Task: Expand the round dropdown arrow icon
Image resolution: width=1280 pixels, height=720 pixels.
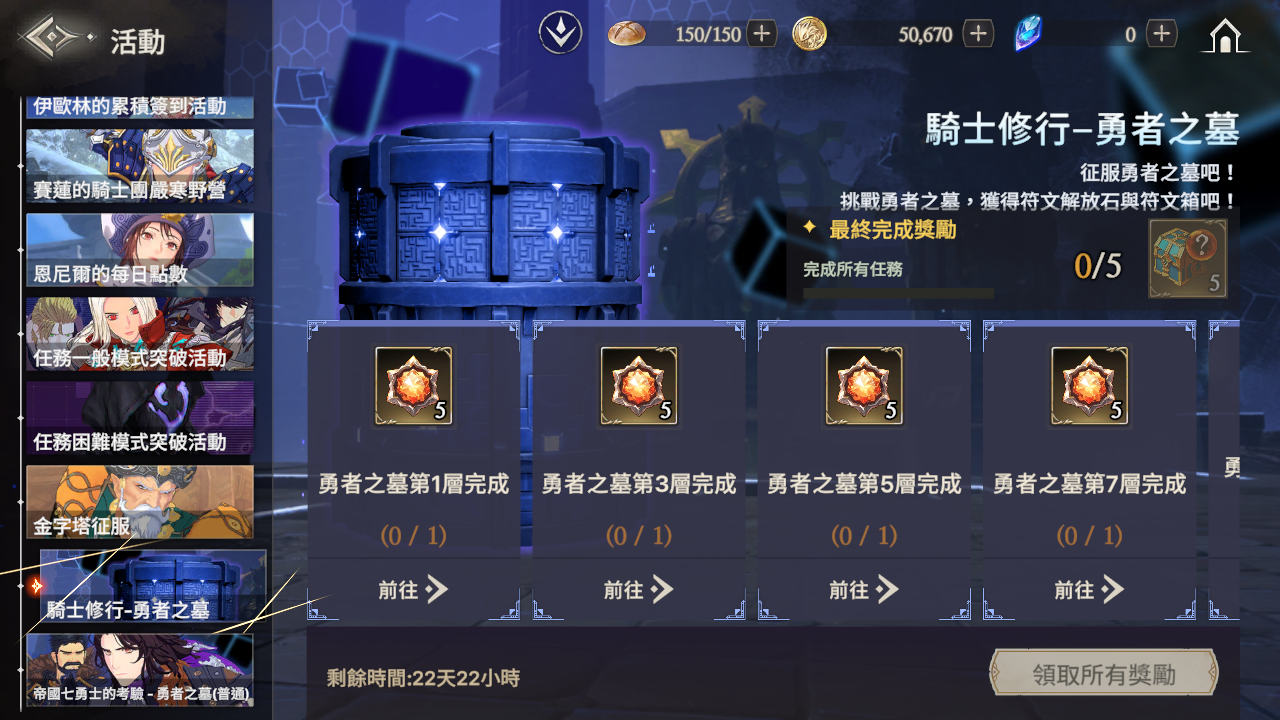Action: [x=561, y=34]
